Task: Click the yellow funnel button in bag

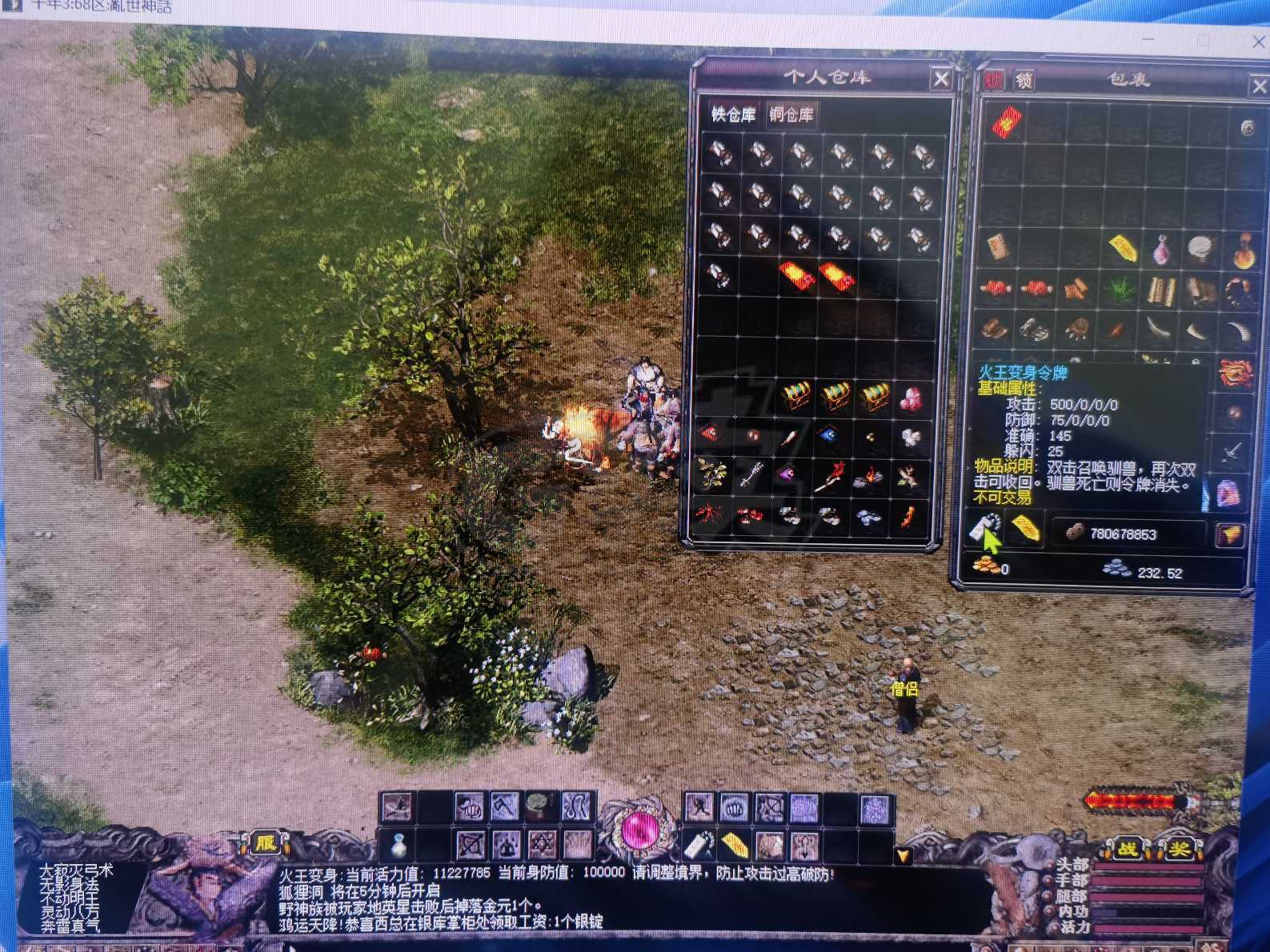Action: pos(1231,535)
